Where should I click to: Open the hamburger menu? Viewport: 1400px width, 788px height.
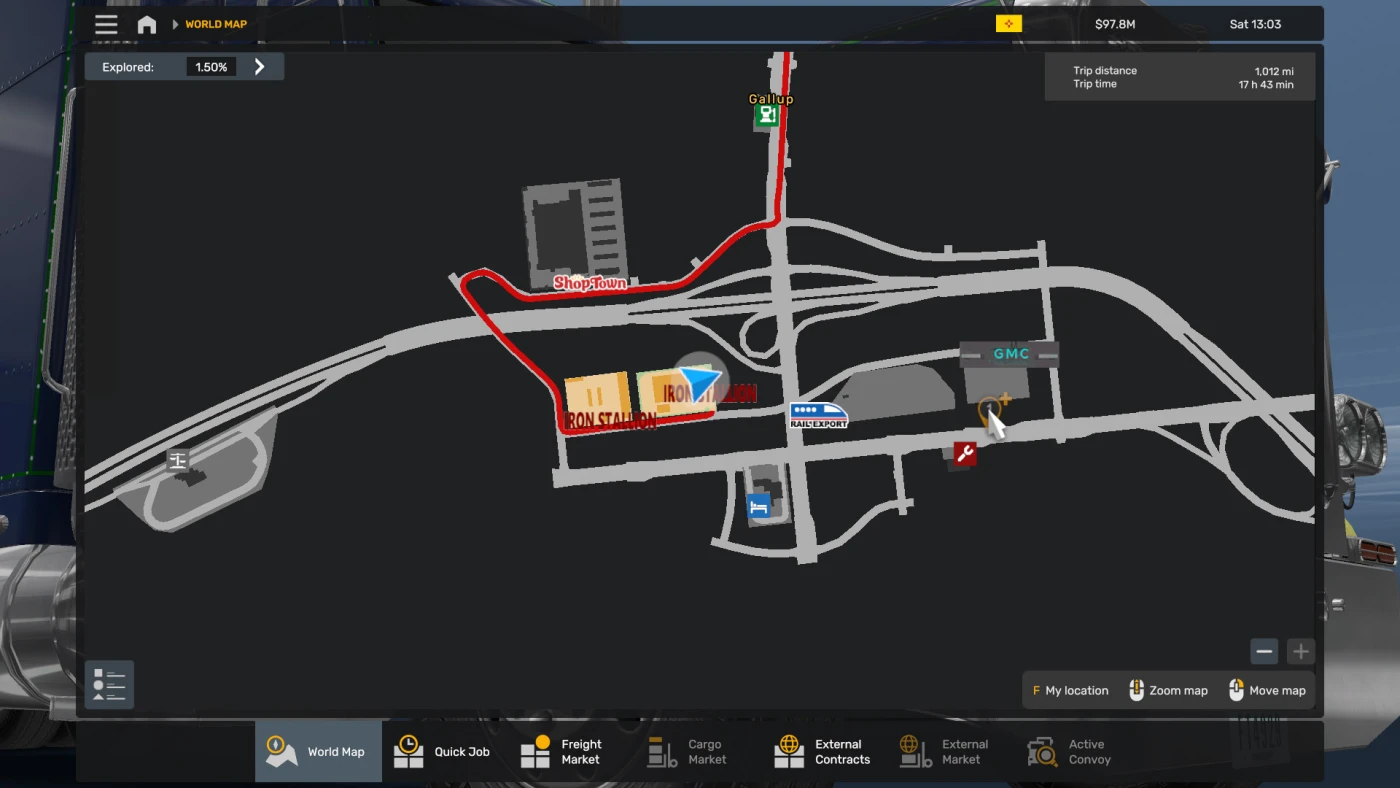pos(106,24)
